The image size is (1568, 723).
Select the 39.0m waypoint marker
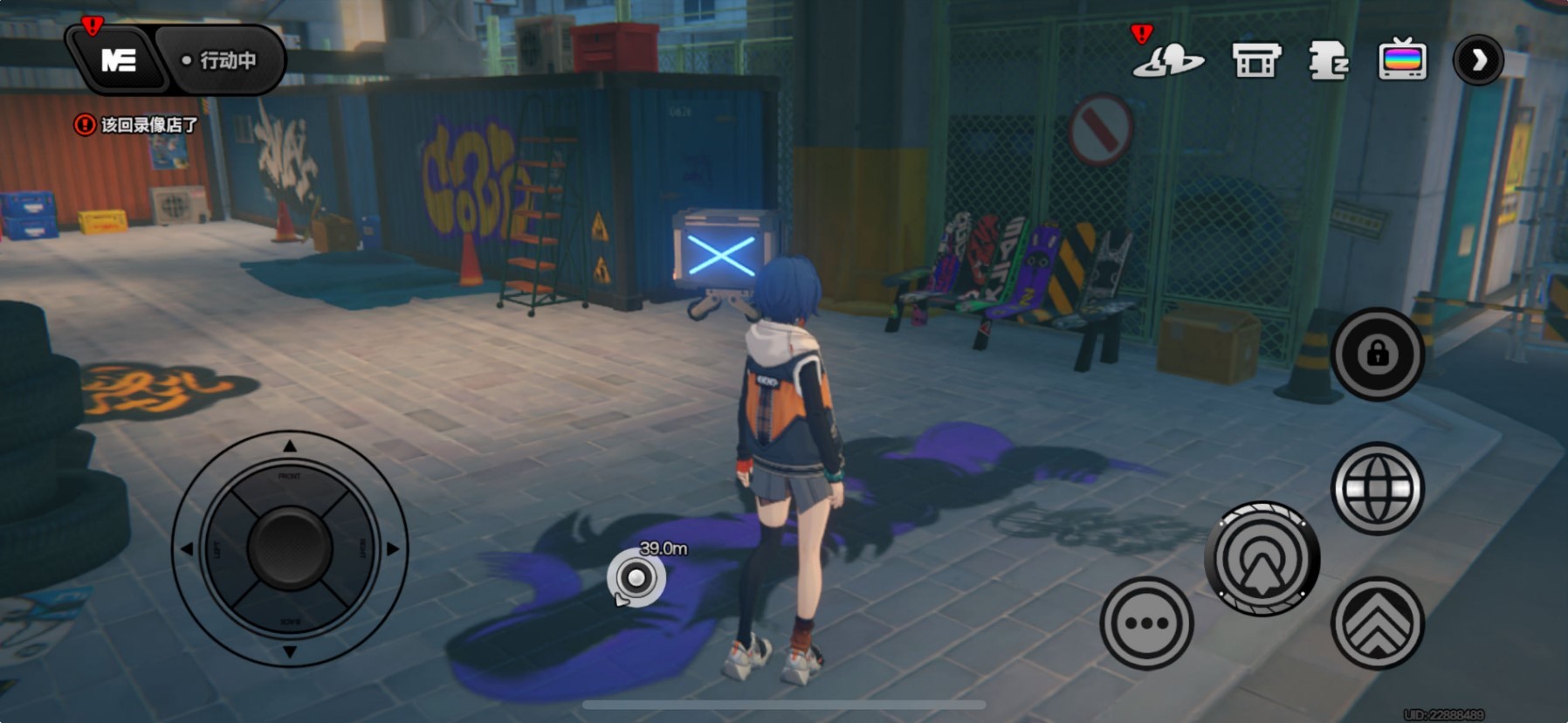636,578
